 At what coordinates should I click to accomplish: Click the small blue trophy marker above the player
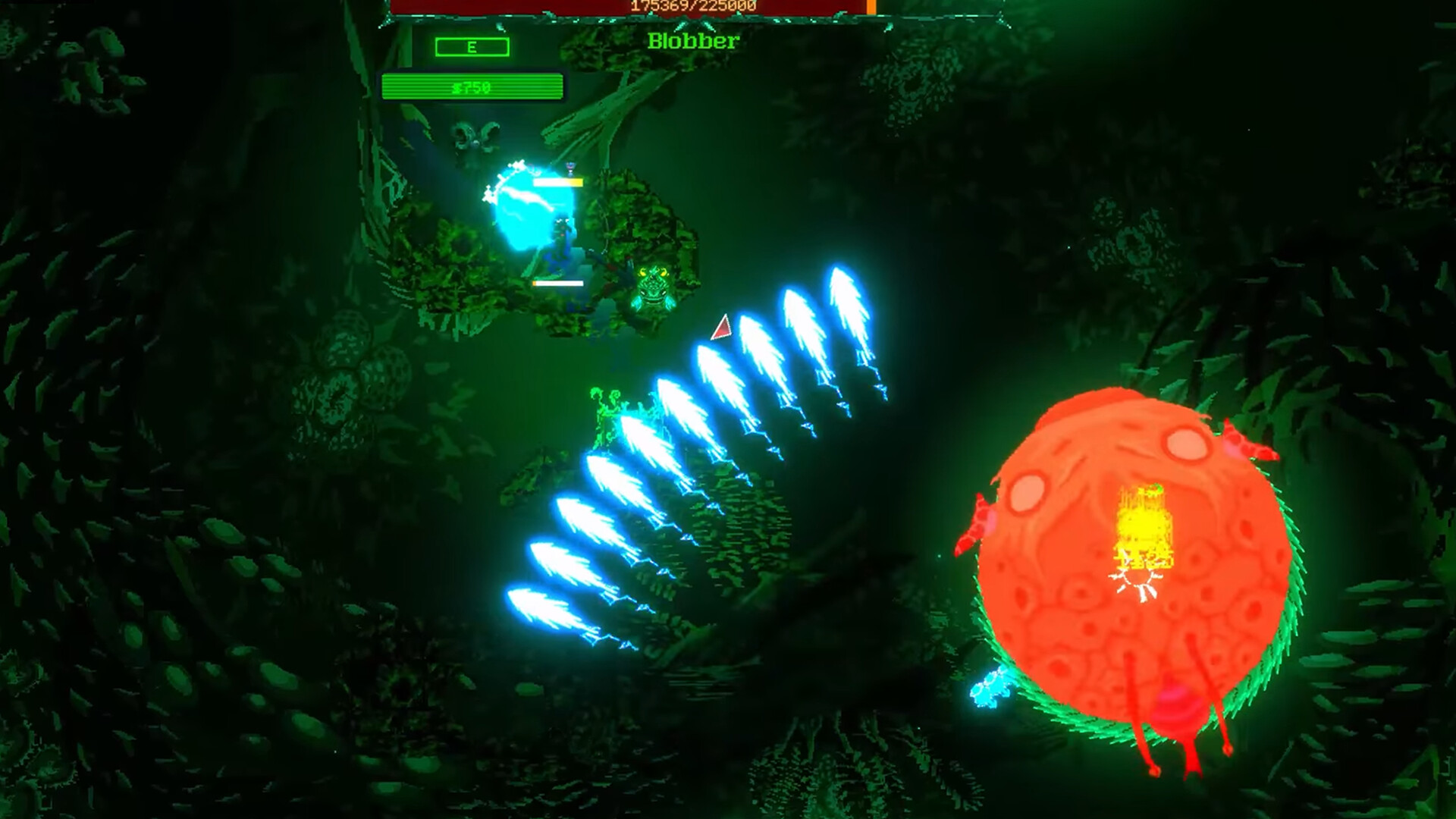coord(570,168)
